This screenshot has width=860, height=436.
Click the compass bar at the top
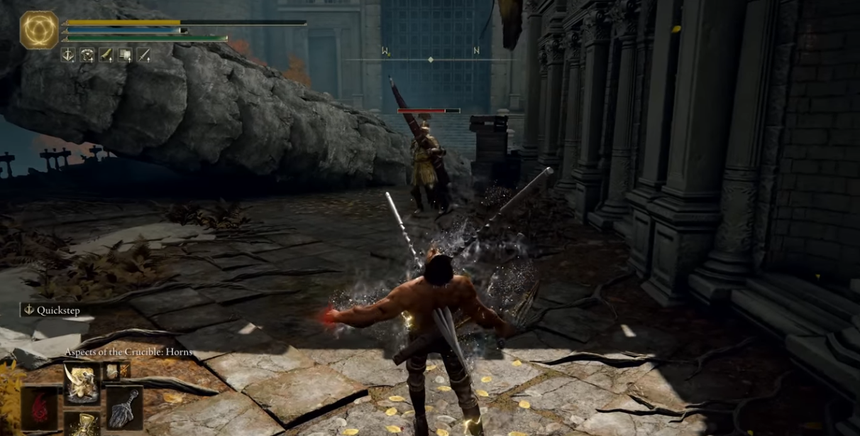pyautogui.click(x=430, y=59)
